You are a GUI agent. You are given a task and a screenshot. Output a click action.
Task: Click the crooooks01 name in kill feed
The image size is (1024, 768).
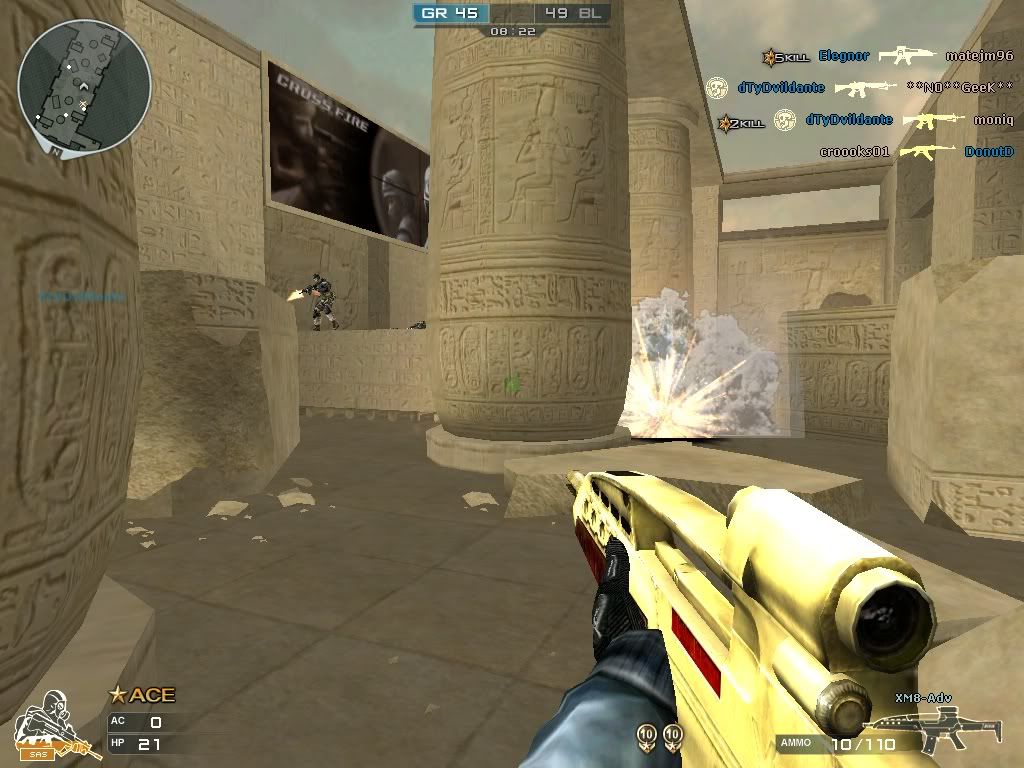(854, 152)
